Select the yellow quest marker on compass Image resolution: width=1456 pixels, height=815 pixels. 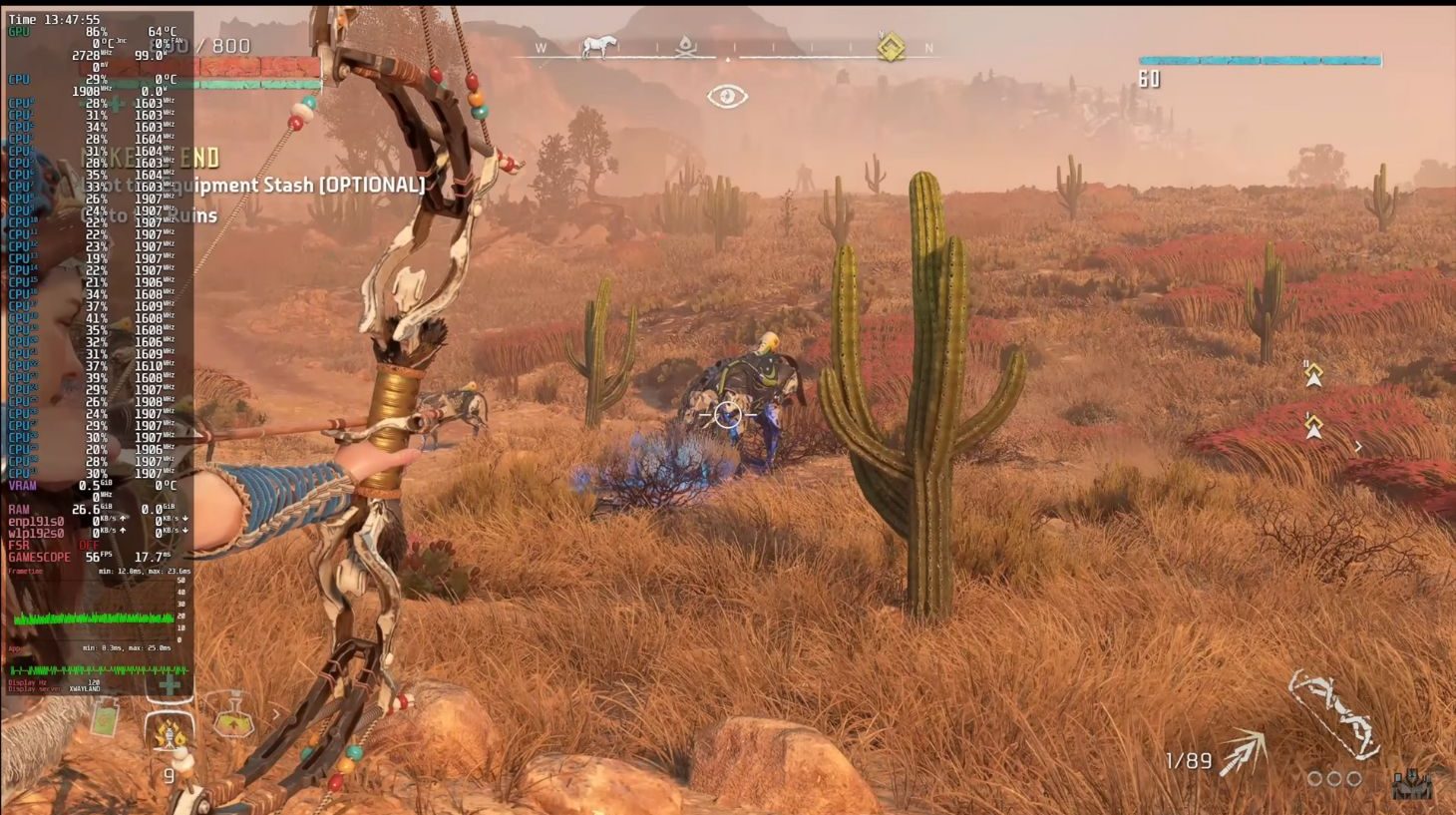[x=890, y=47]
